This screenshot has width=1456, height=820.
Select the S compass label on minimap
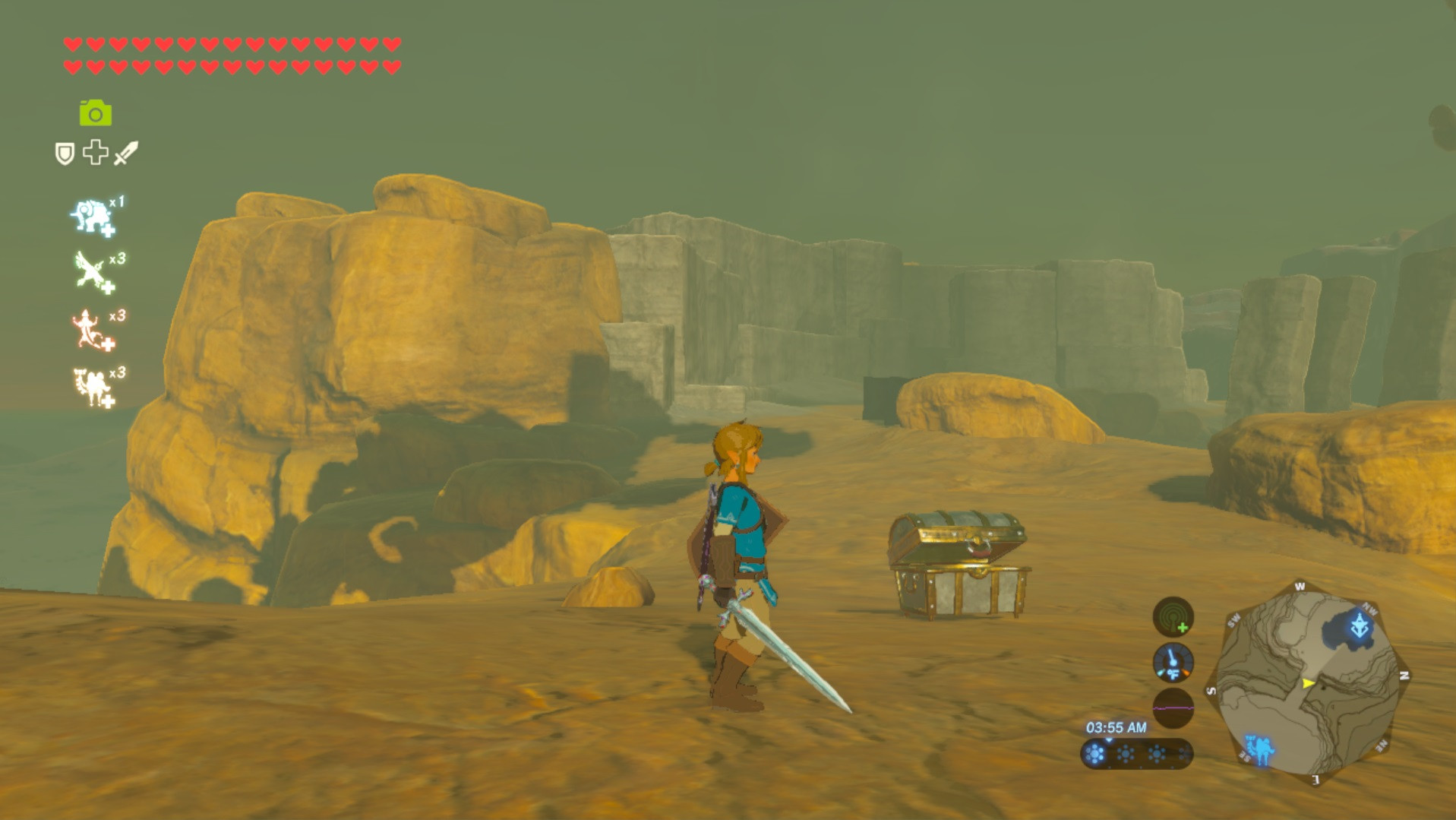click(x=1211, y=690)
